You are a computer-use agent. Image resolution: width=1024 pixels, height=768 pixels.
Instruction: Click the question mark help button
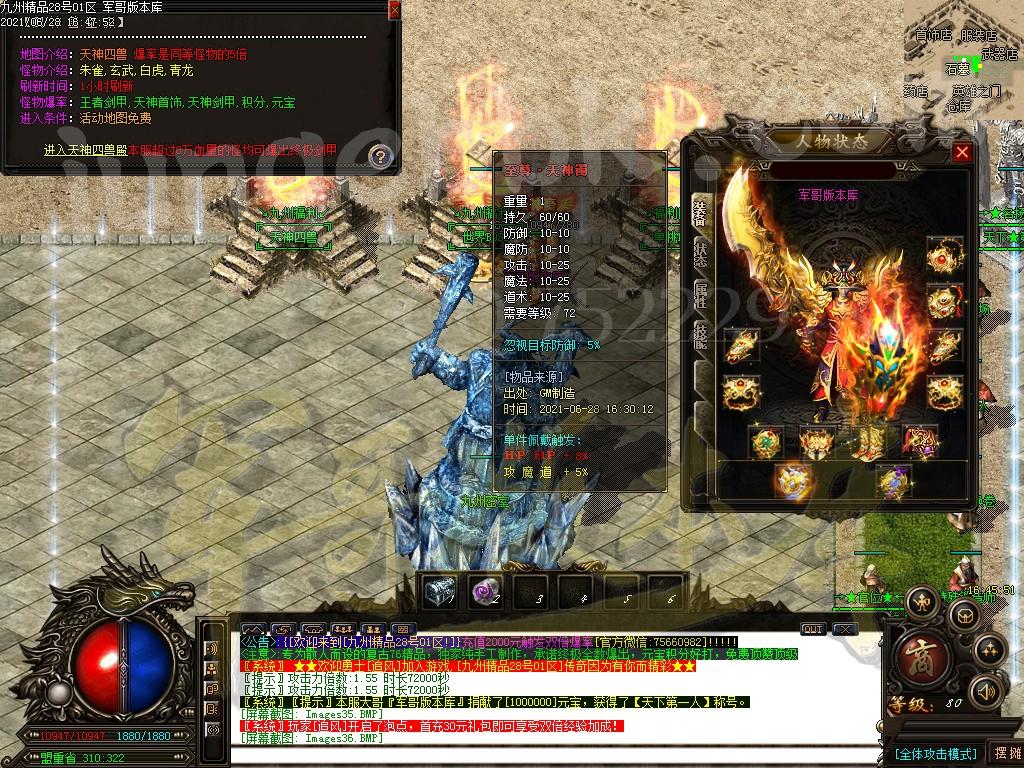pyautogui.click(x=380, y=156)
